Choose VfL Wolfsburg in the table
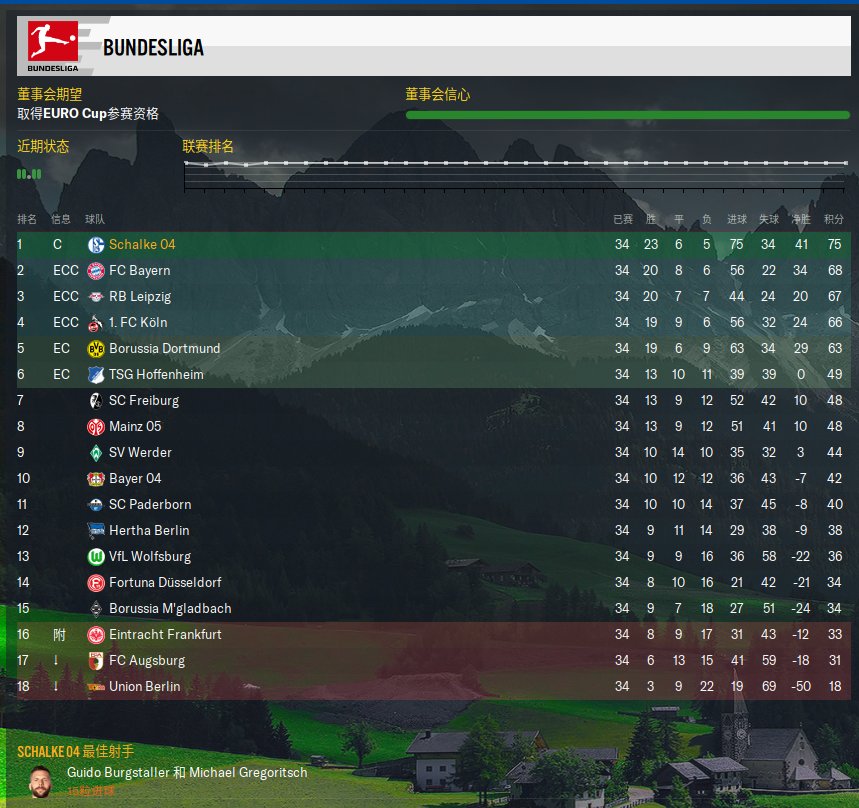This screenshot has width=859, height=808. coord(150,557)
